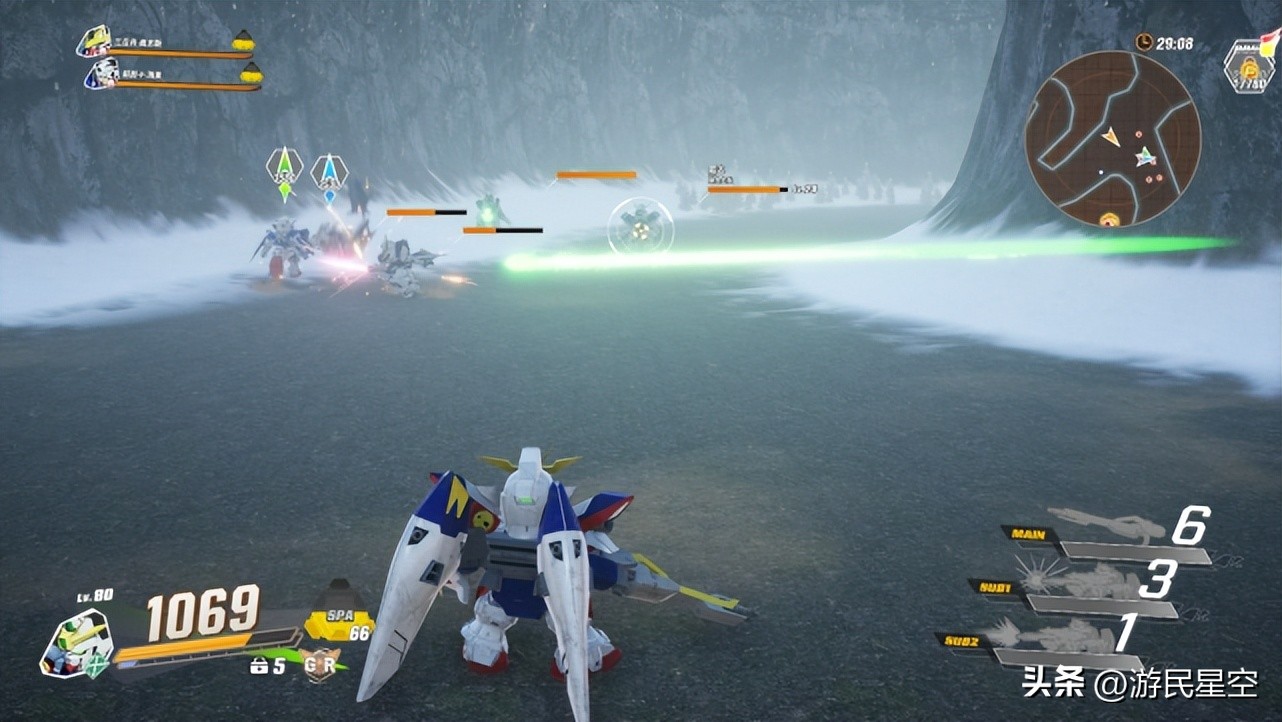Click the player's Gundam portrait
The width and height of the screenshot is (1282, 722).
76,644
